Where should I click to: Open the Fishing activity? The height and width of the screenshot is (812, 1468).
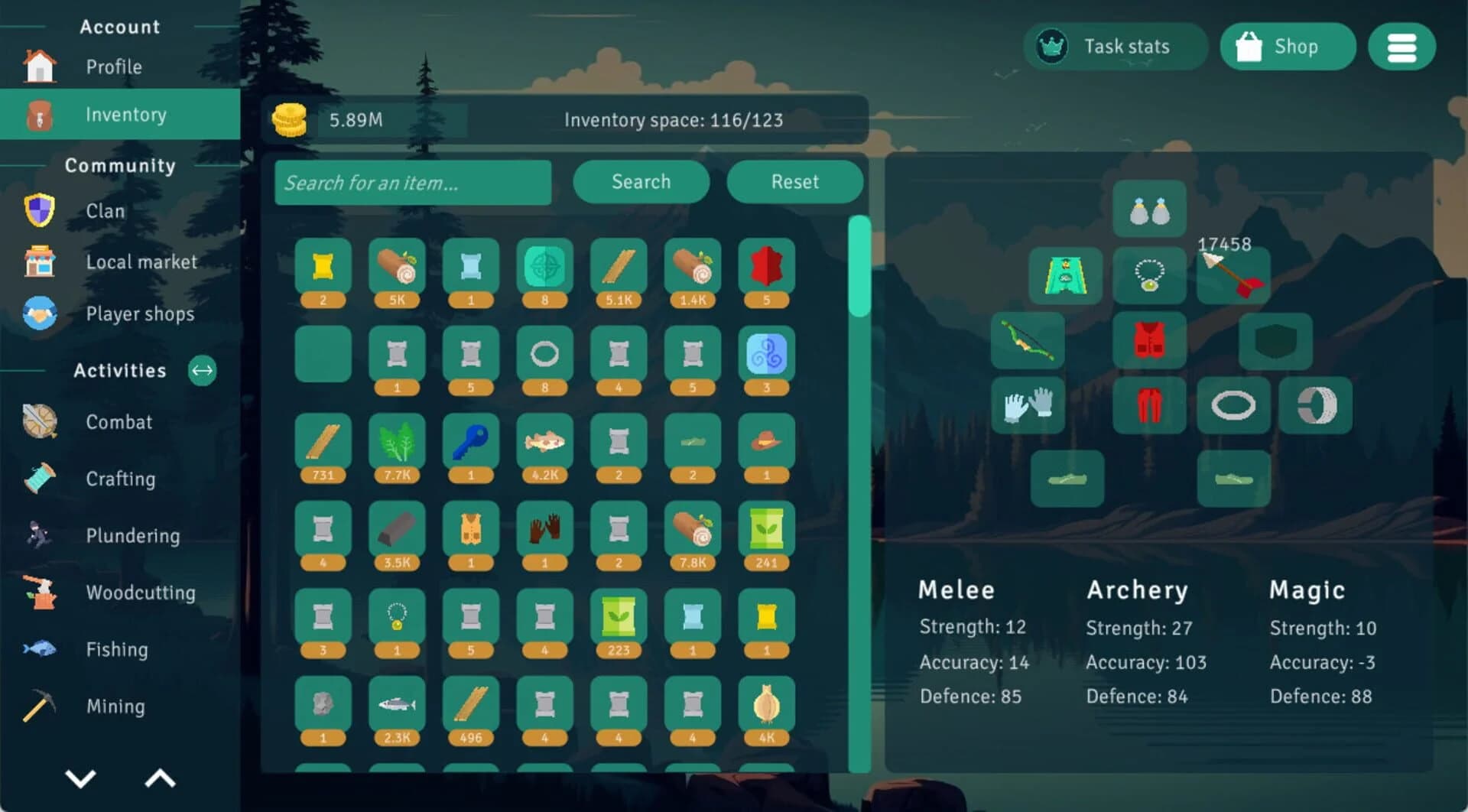118,649
